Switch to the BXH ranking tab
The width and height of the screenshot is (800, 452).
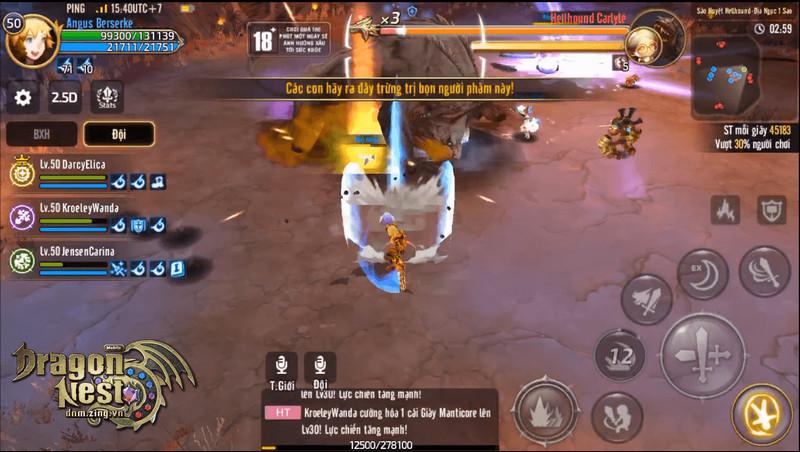coord(42,134)
